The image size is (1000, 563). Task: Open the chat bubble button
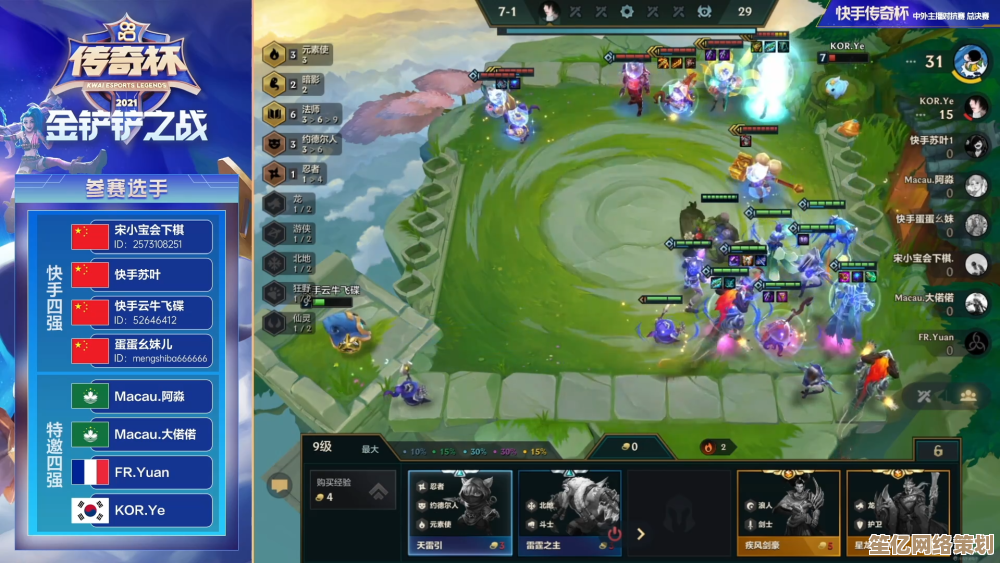(279, 486)
